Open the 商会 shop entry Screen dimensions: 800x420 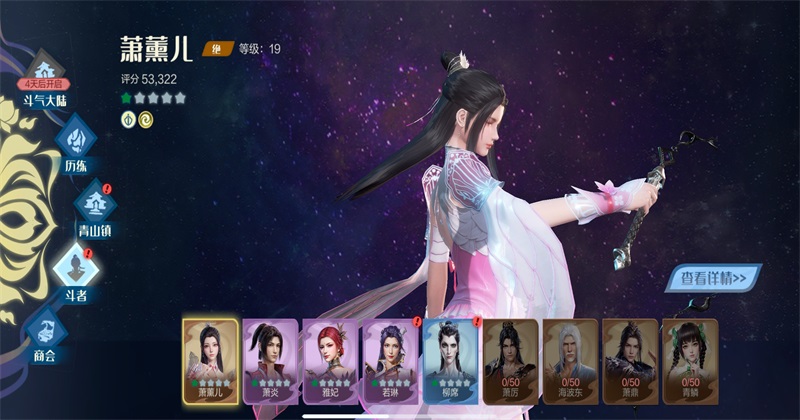[47, 330]
